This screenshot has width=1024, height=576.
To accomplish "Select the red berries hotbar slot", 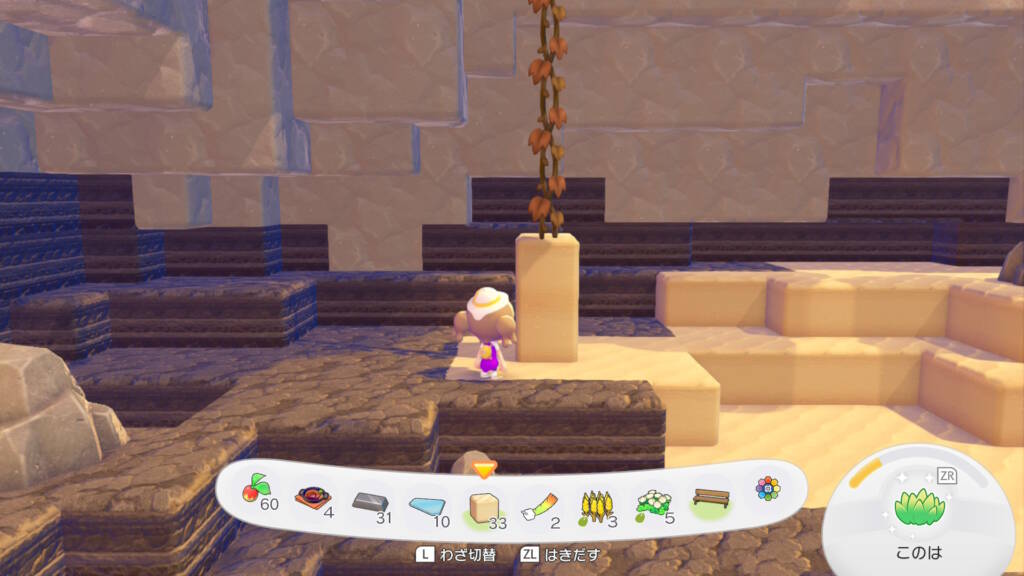I will click(x=257, y=492).
